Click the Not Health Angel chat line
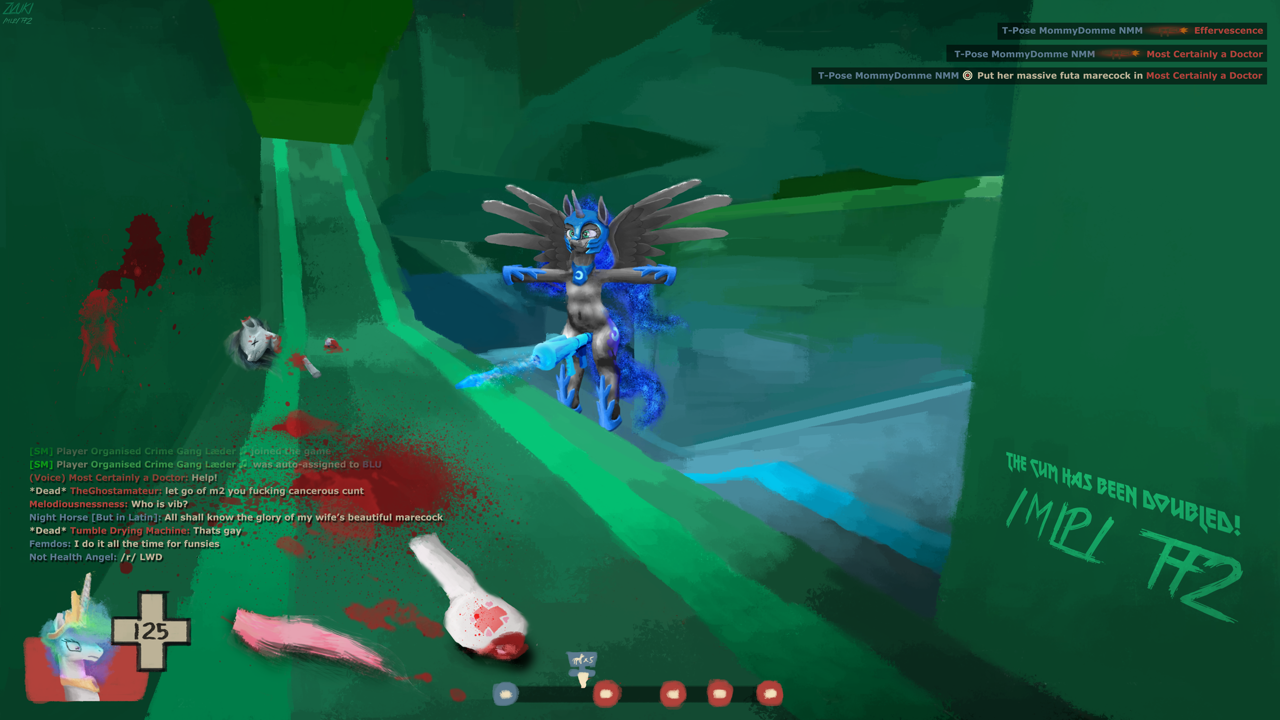The image size is (1280, 720). 96,557
